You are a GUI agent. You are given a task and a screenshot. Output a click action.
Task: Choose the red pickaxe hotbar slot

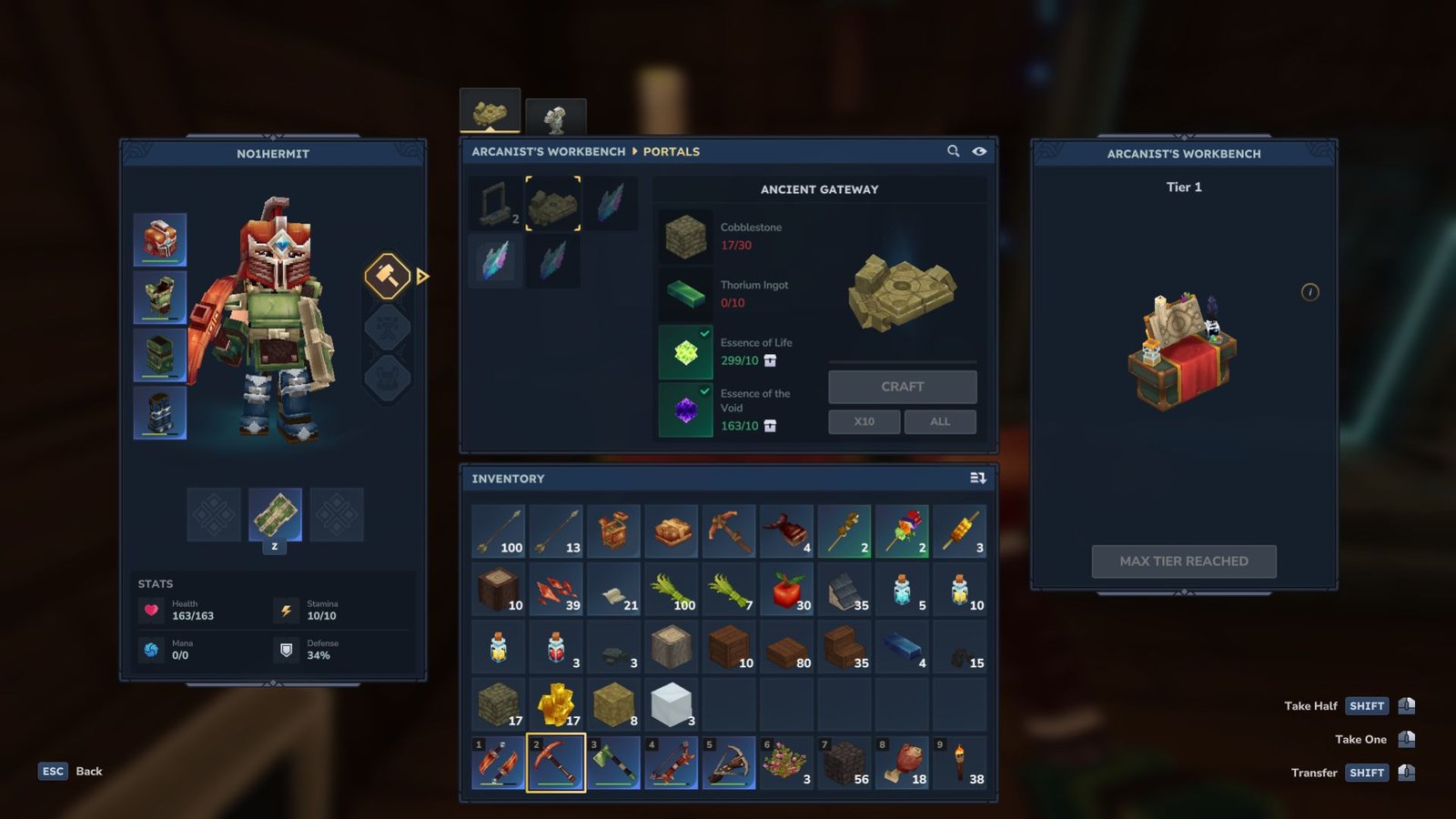pos(556,763)
